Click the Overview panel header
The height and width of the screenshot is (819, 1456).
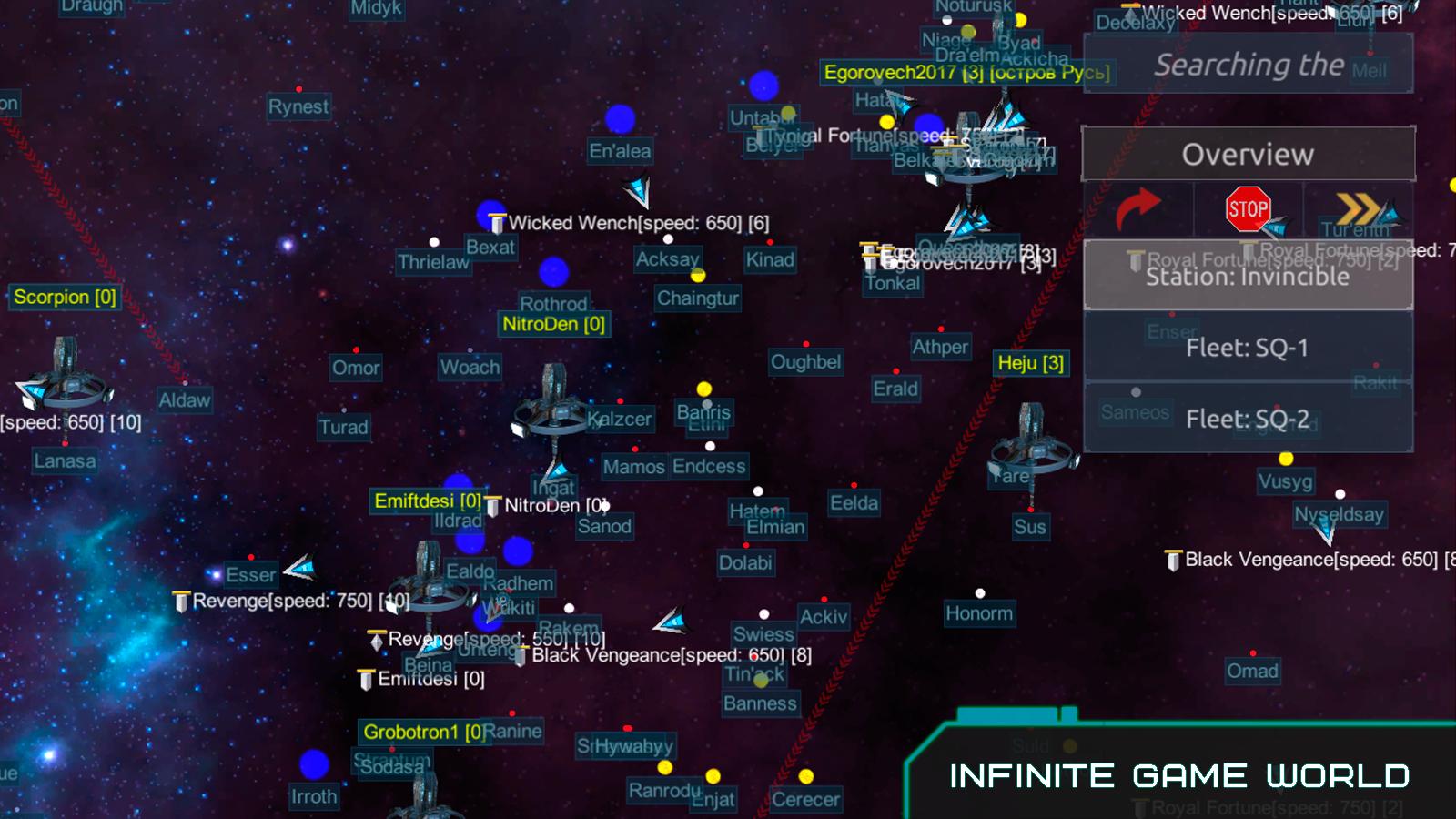tap(1249, 154)
